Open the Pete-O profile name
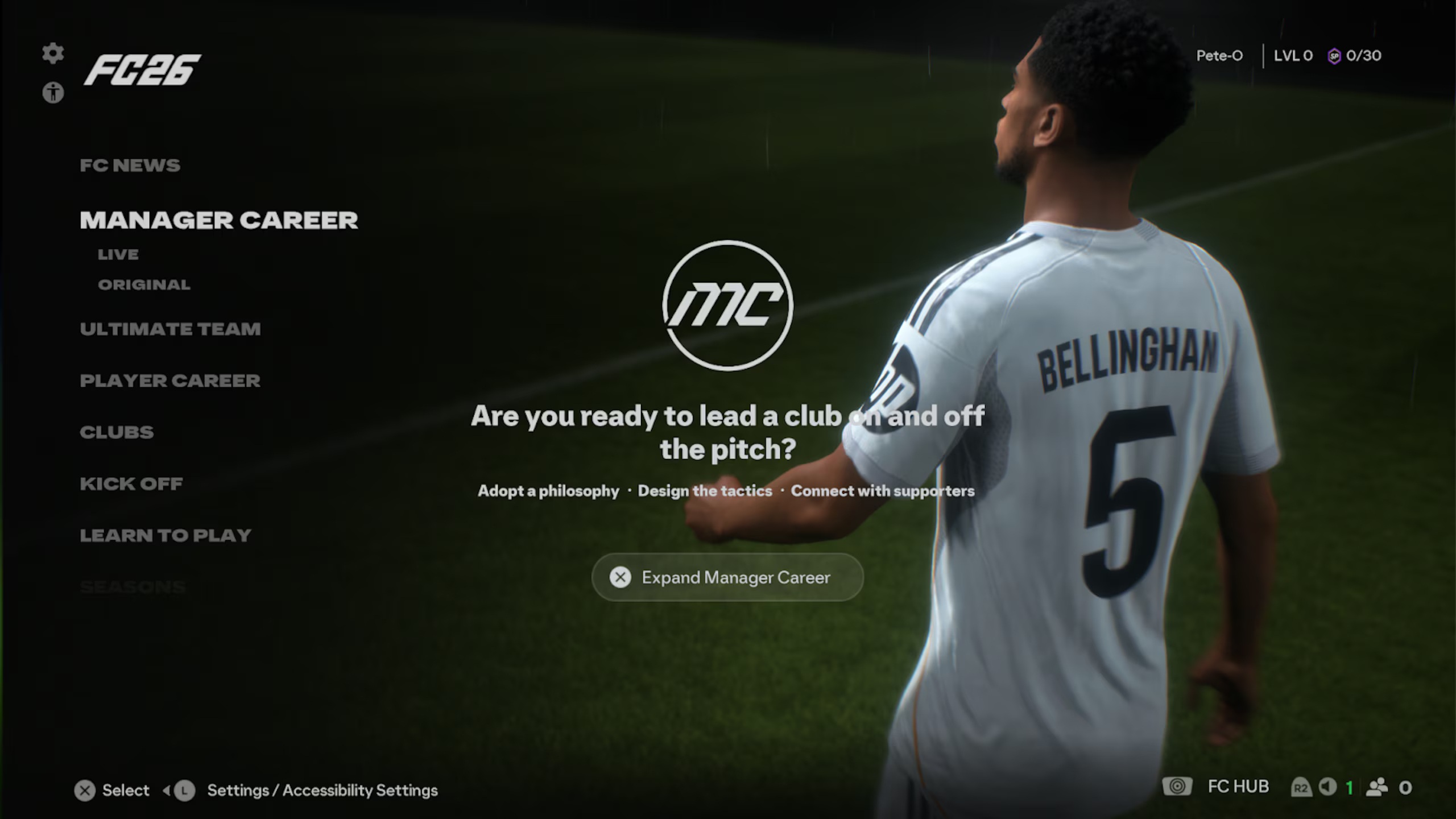 [1220, 56]
